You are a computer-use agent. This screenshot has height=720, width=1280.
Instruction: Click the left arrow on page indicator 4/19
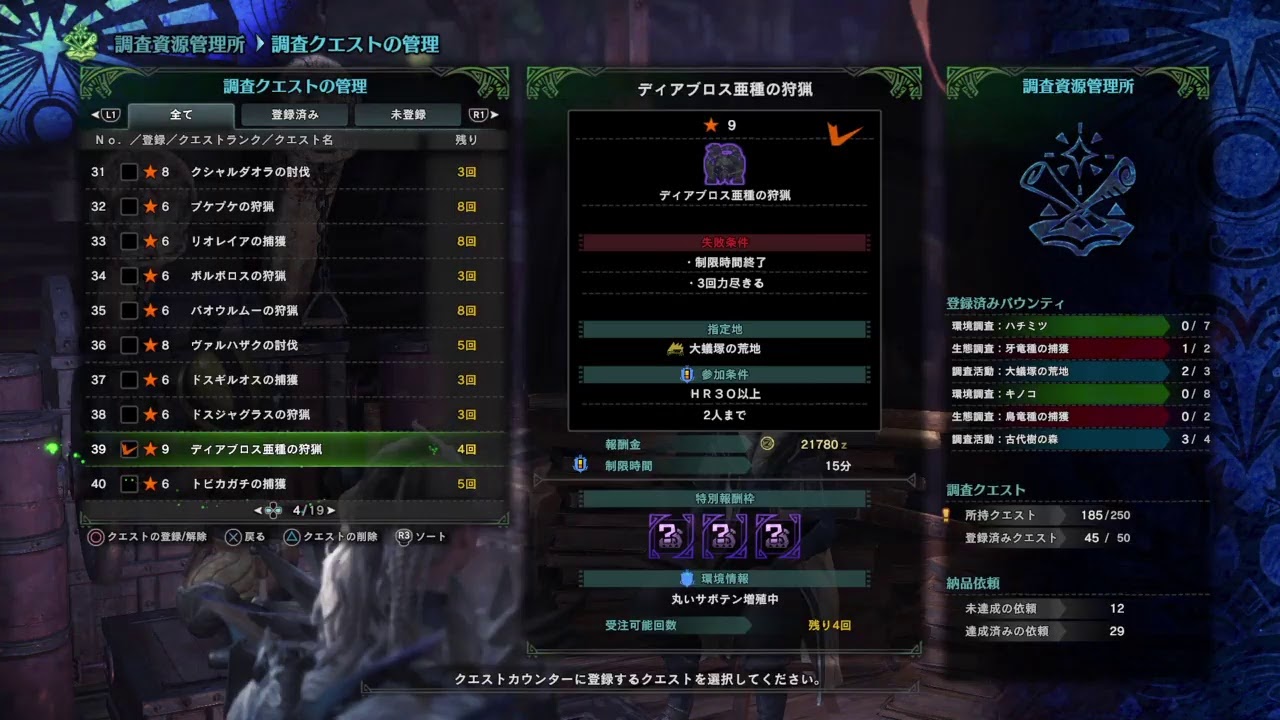[x=256, y=511]
